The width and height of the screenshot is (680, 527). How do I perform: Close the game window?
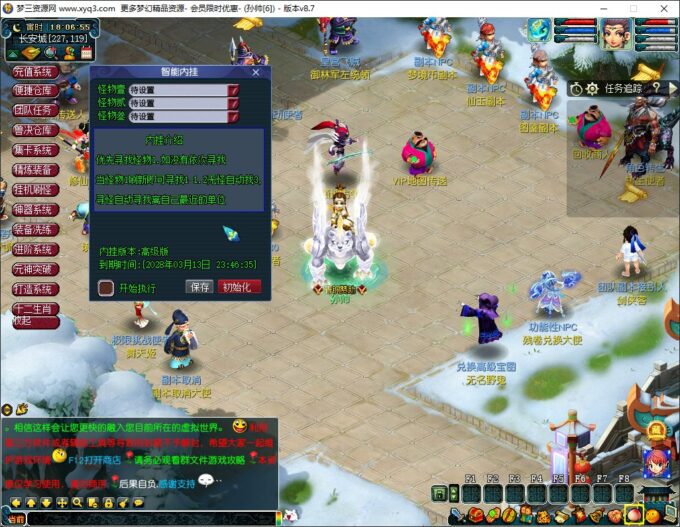(664, 8)
